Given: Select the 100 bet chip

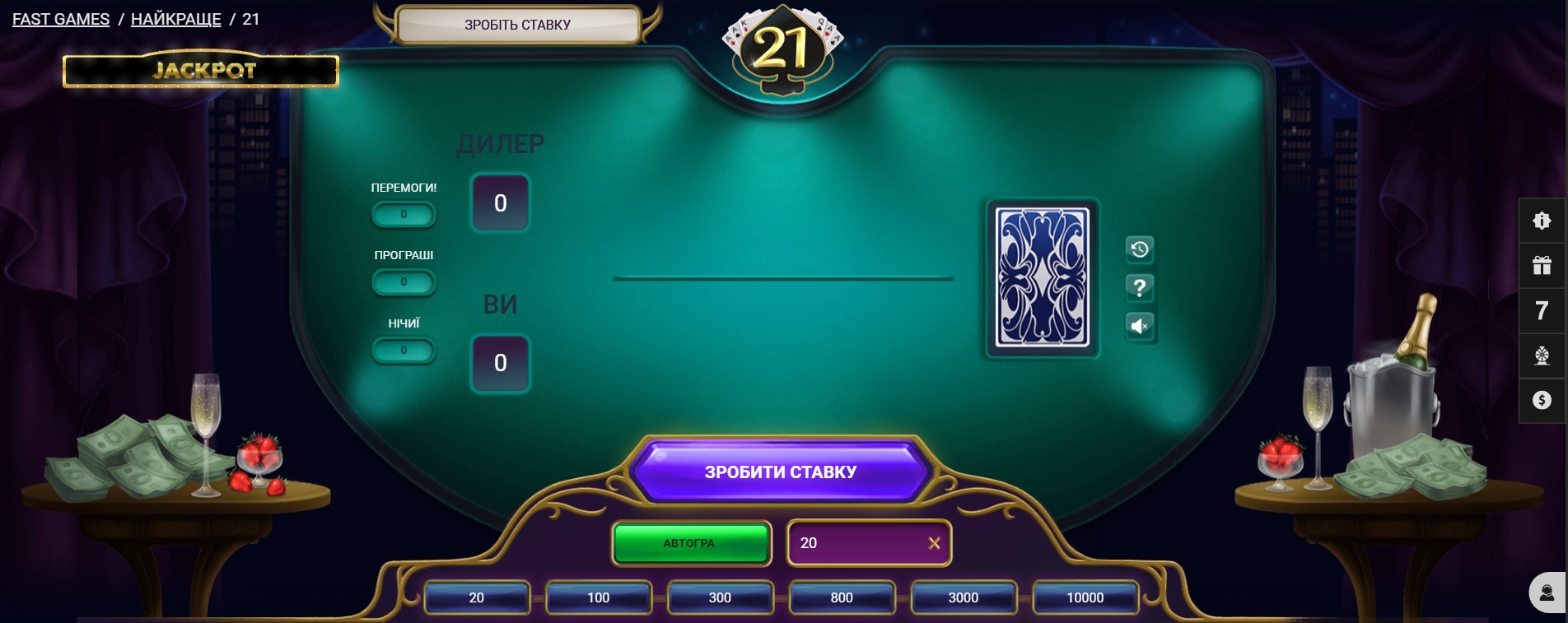Looking at the screenshot, I should point(599,597).
